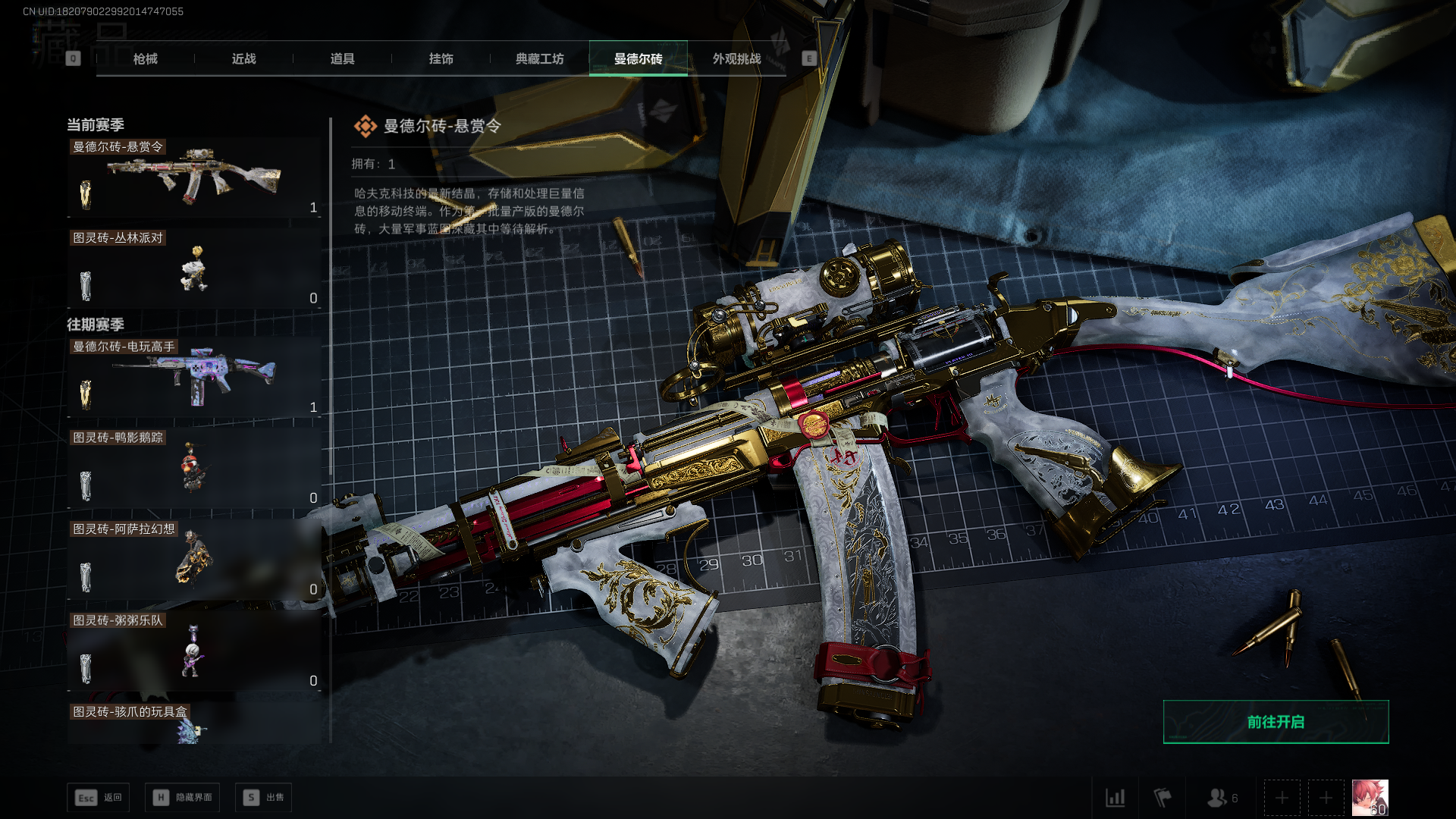Select the 曼德尔砖 tab
Viewport: 1456px width, 819px height.
point(638,58)
